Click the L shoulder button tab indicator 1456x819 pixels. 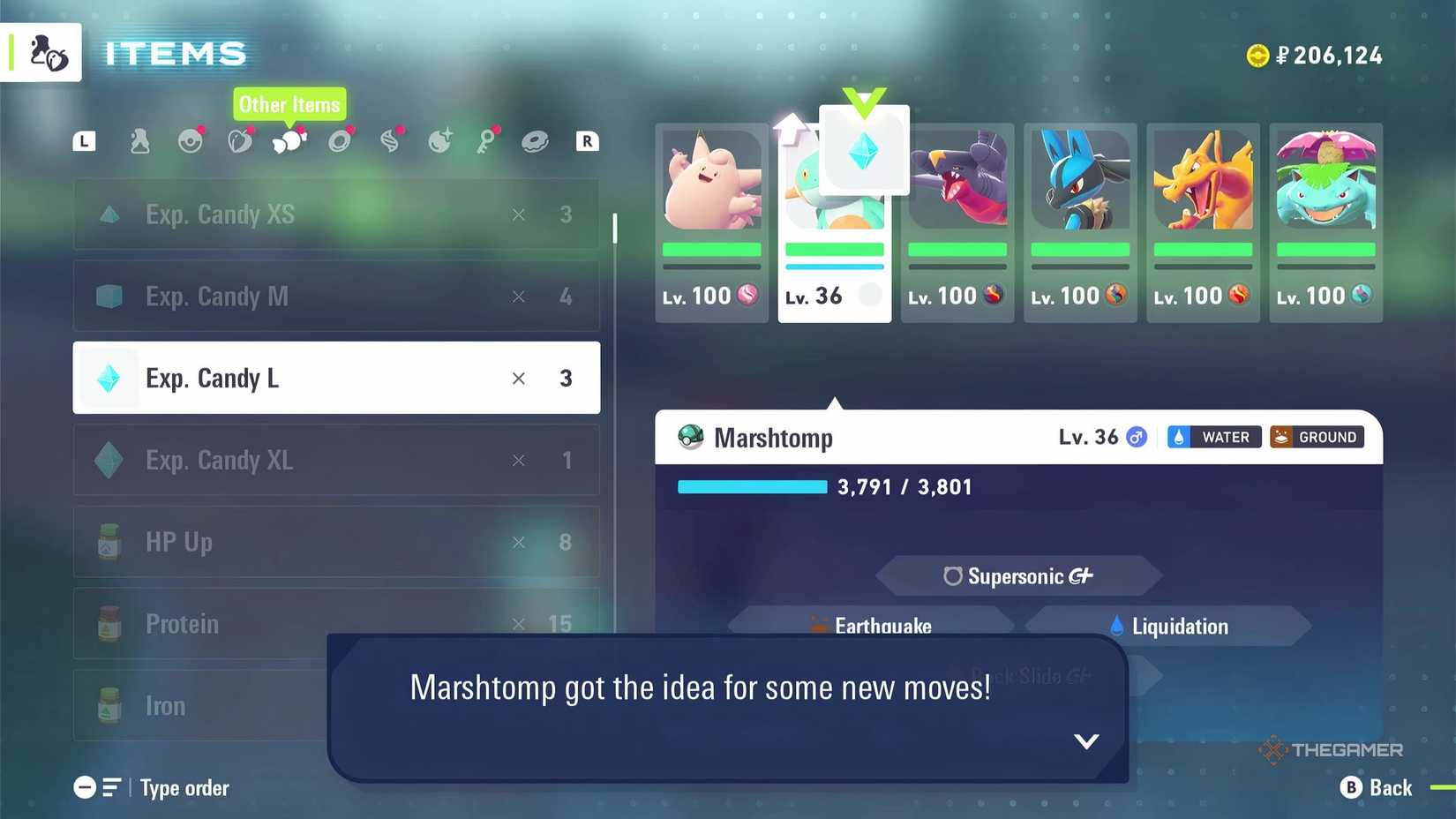click(x=84, y=139)
